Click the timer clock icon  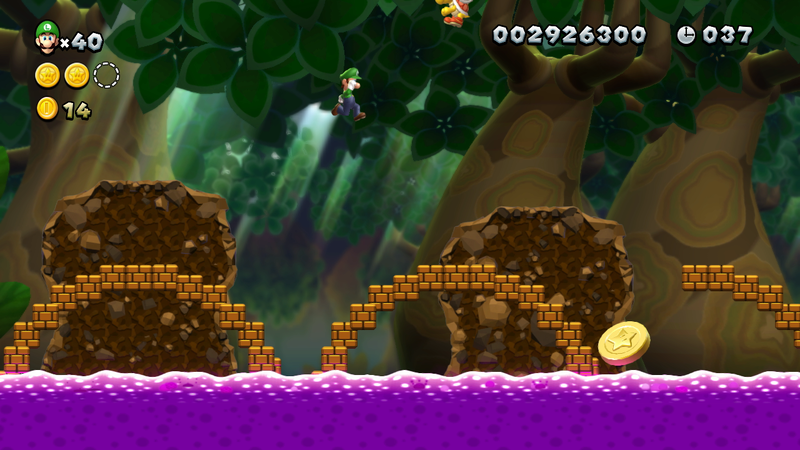point(686,35)
